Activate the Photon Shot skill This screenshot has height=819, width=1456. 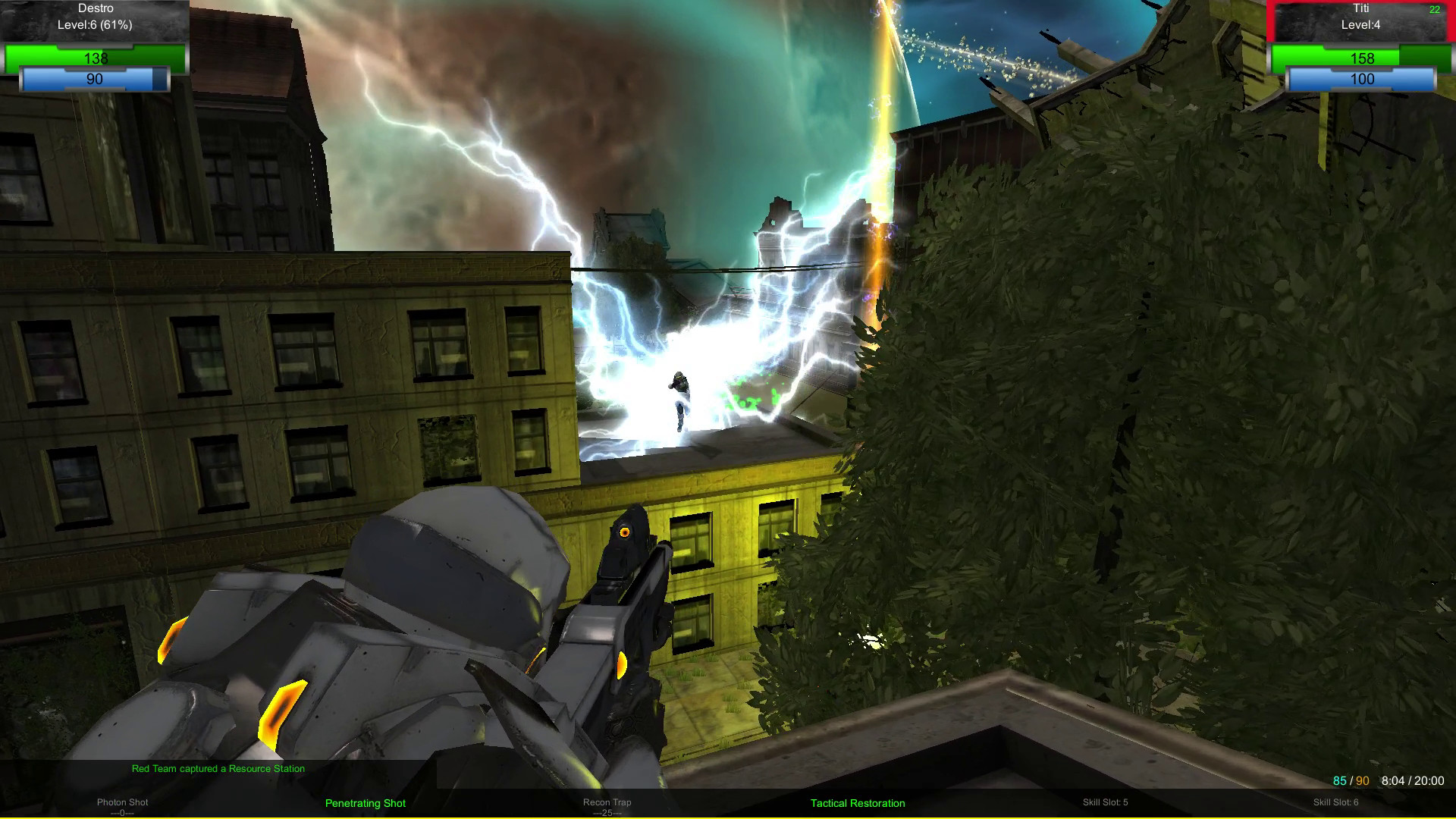click(122, 802)
